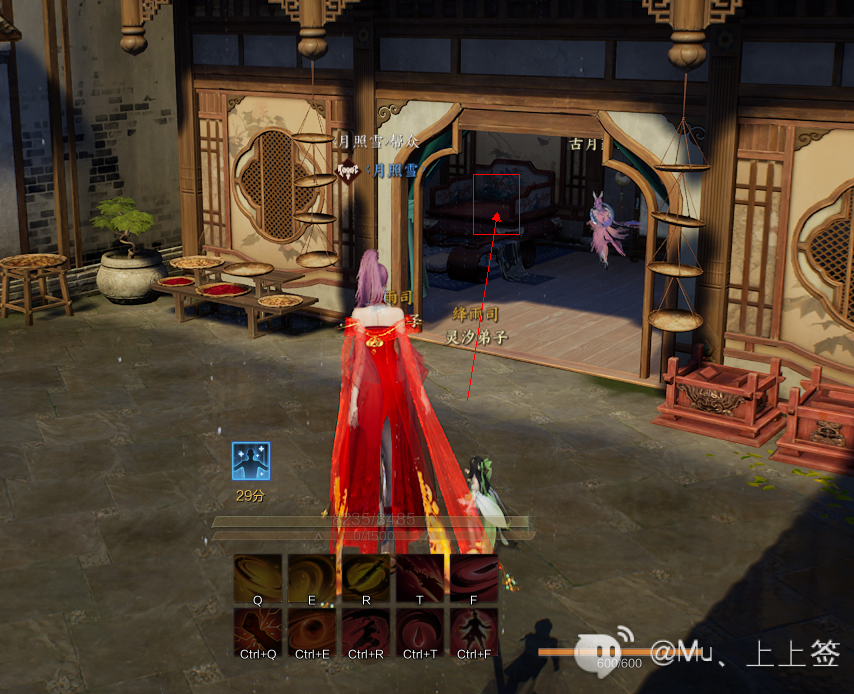Trigger the standing figure skill on Ctrl+F
The width and height of the screenshot is (854, 694).
[474, 633]
